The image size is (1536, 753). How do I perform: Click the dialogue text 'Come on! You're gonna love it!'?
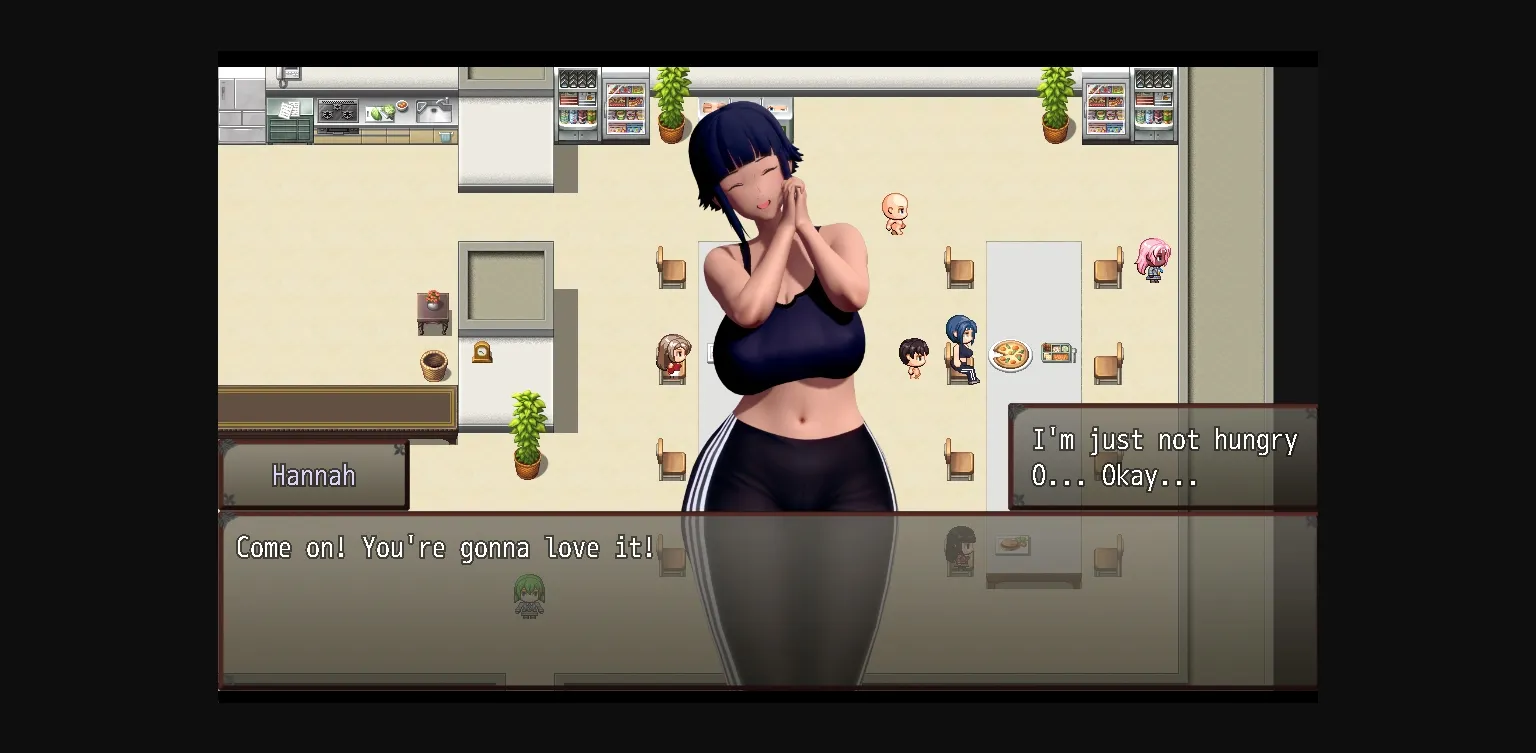(x=443, y=548)
